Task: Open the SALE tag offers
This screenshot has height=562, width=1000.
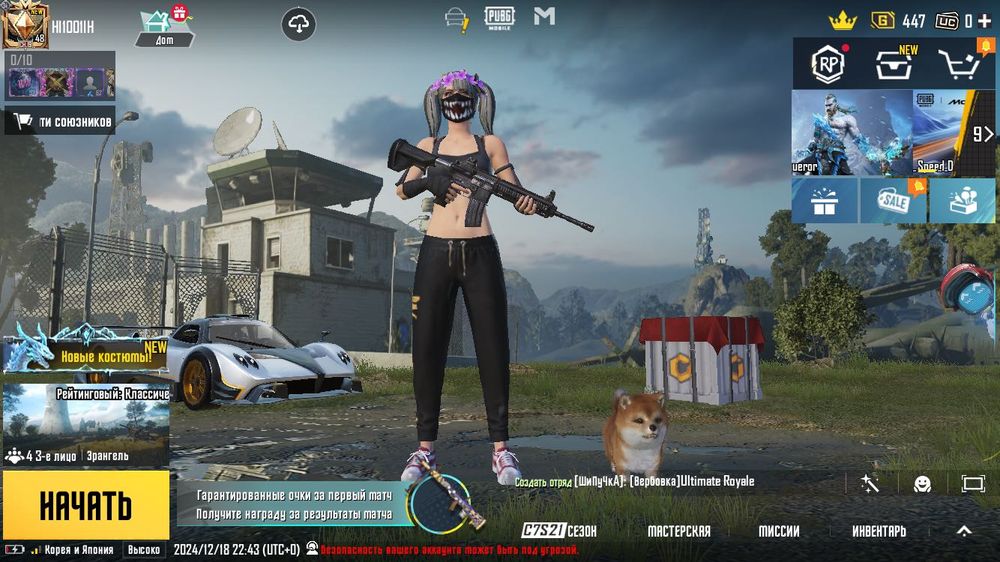Action: pos(893,201)
